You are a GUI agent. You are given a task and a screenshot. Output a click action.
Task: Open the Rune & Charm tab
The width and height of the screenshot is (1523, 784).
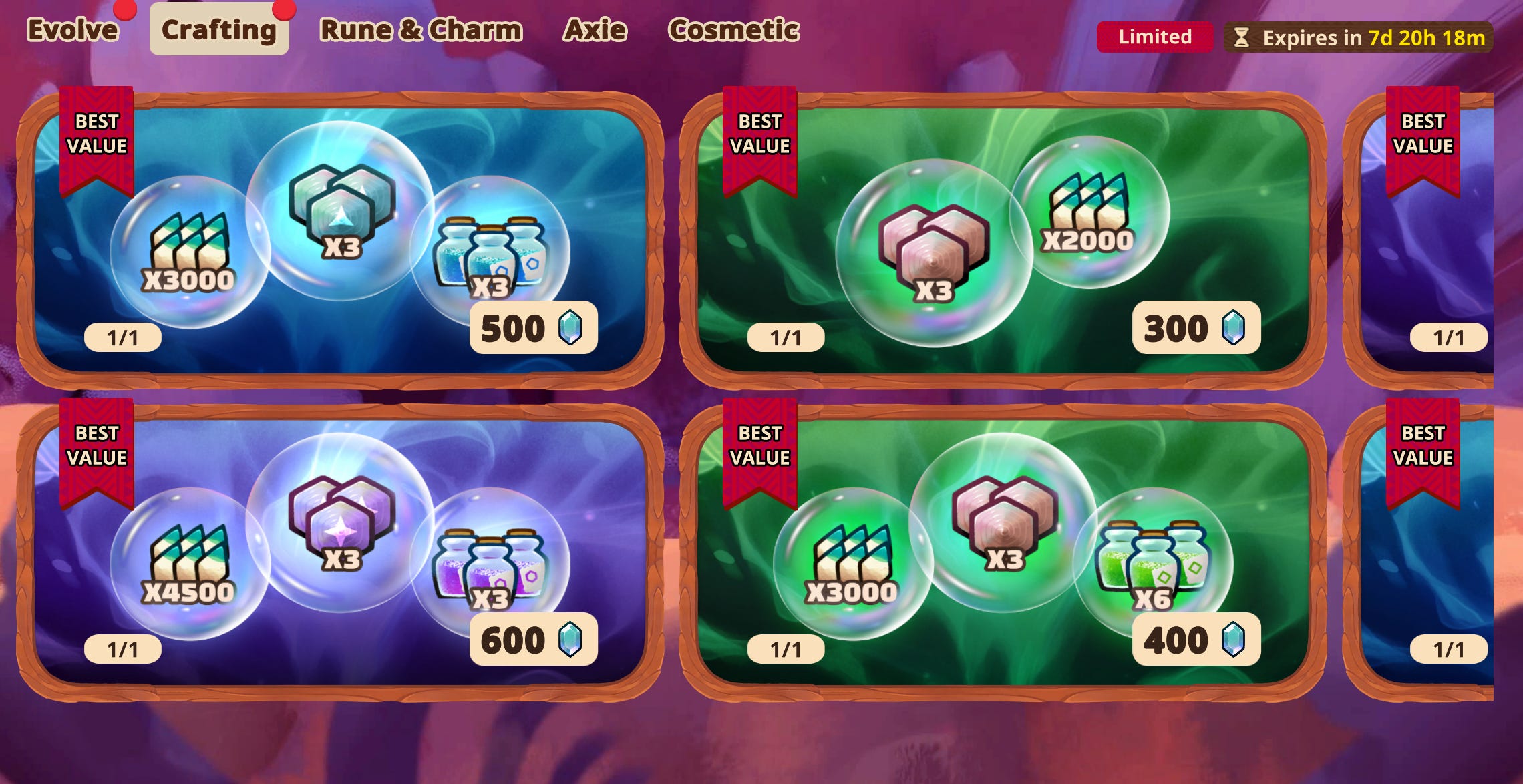[x=421, y=30]
